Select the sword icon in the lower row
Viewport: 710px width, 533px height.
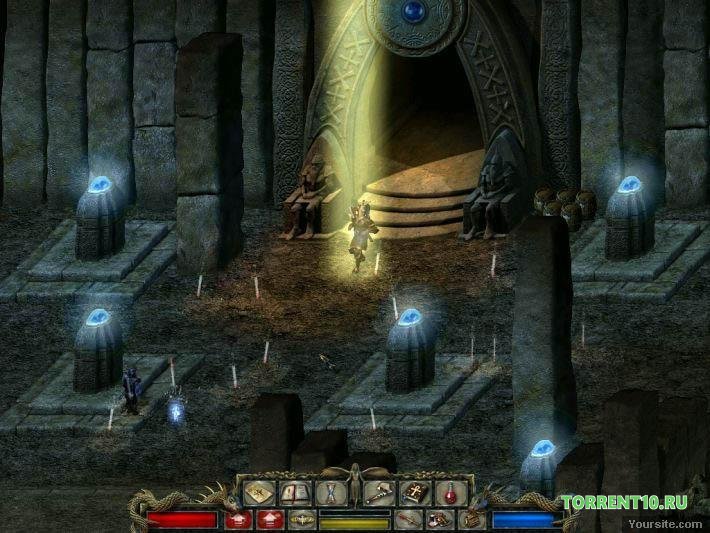click(x=408, y=519)
